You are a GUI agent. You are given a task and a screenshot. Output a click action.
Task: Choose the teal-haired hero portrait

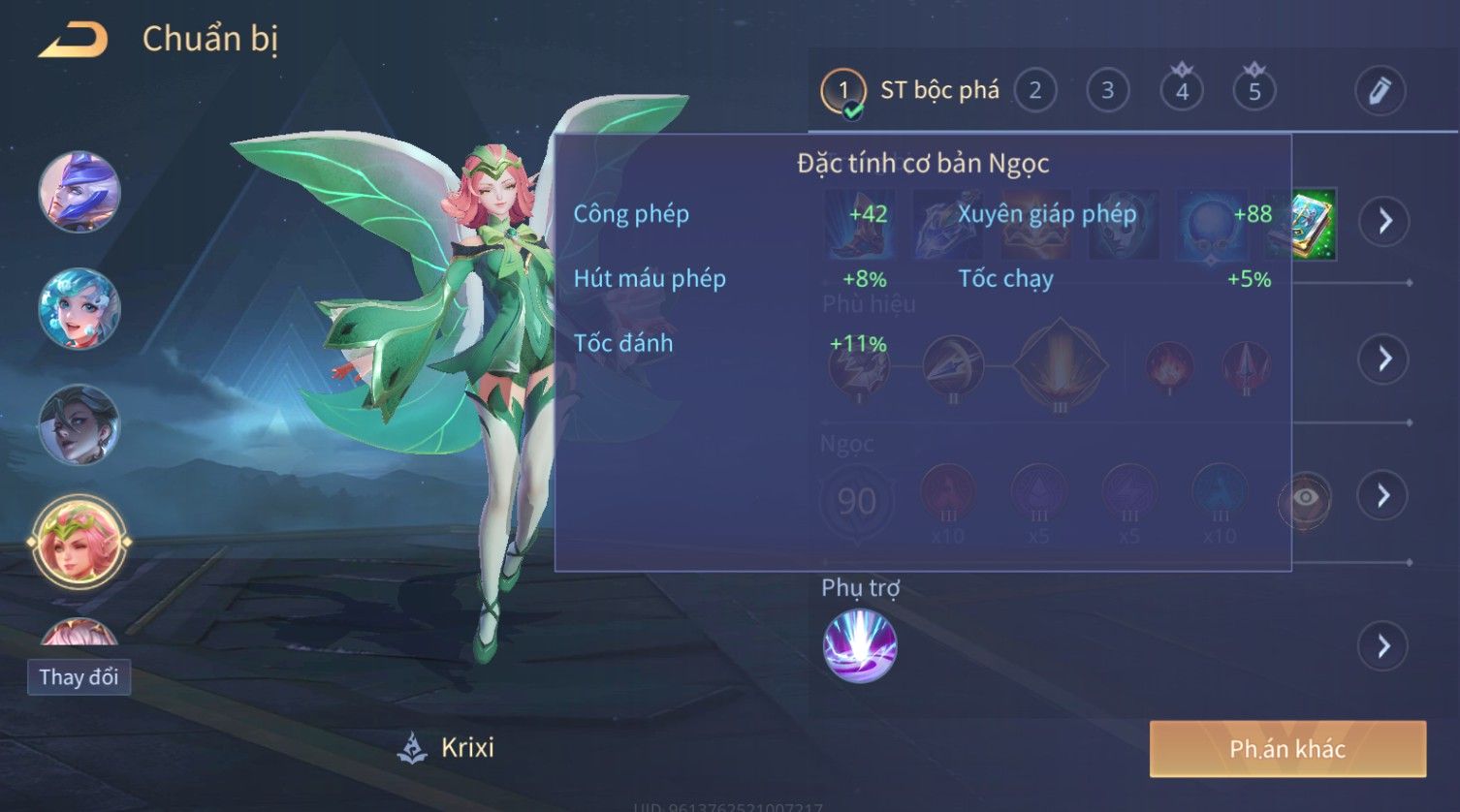point(79,308)
